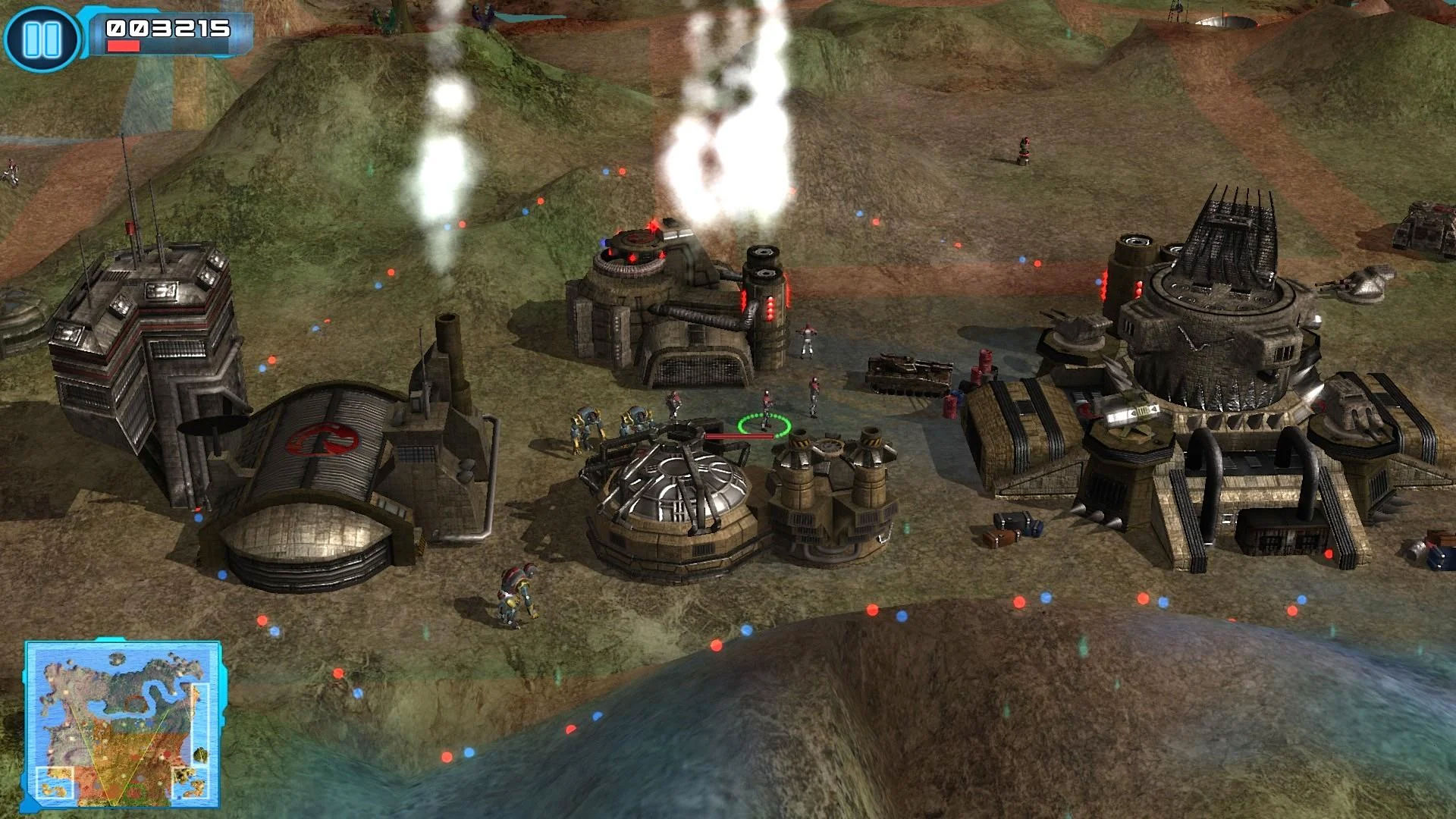The image size is (1456, 819).
Task: Pause the game with the blue button
Action: 42,38
